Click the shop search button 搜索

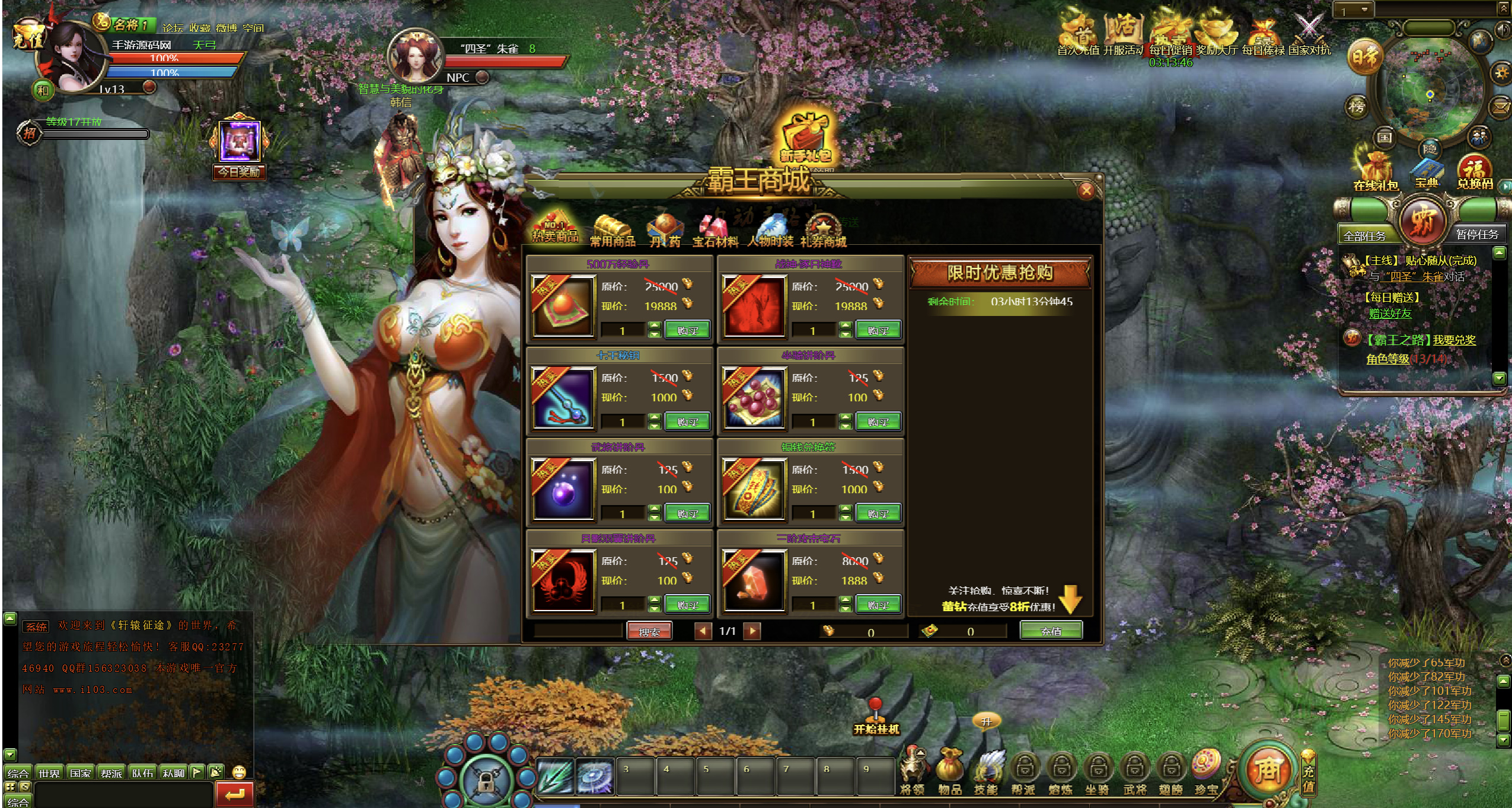[649, 632]
